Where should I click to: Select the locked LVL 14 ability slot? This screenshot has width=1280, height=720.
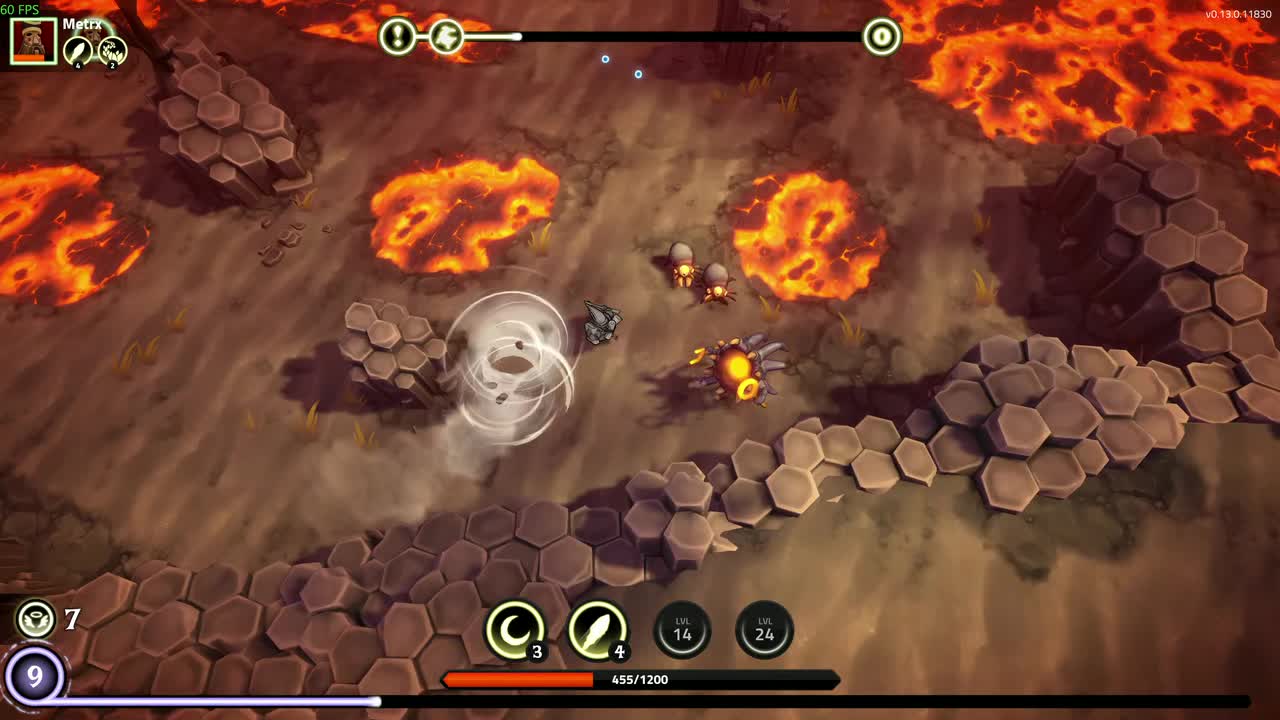(x=682, y=630)
